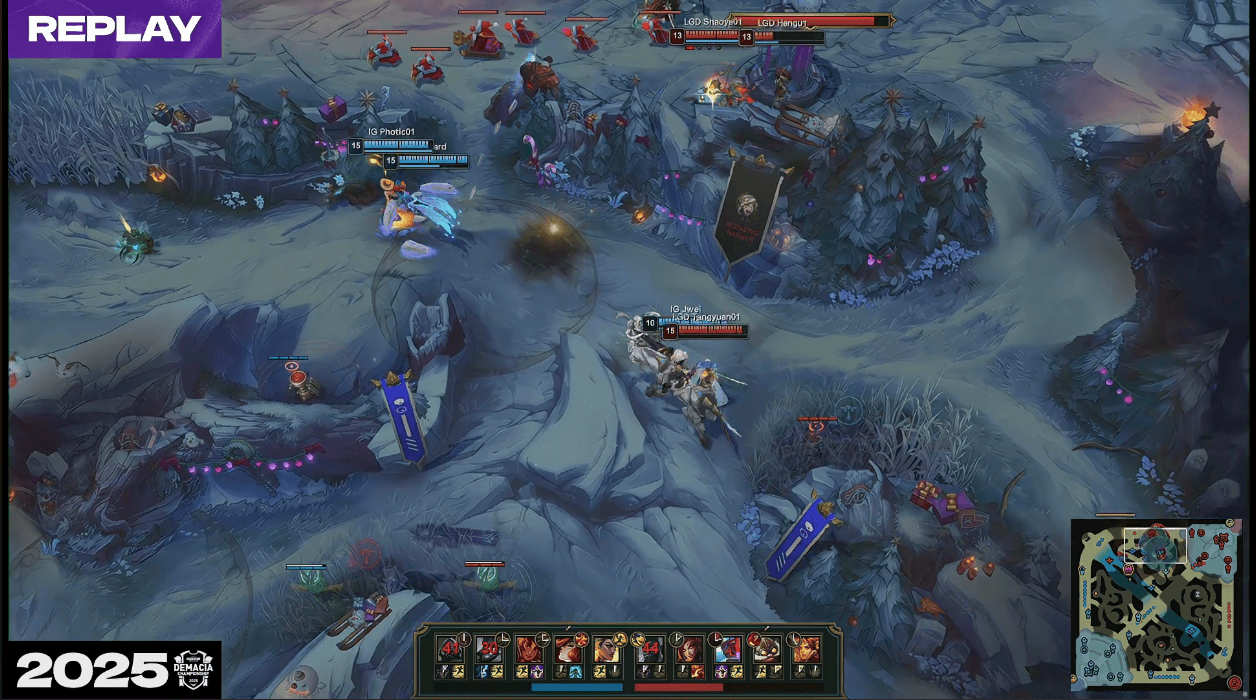
Task: Select the dead champion portrait showing 41
Action: (x=451, y=647)
